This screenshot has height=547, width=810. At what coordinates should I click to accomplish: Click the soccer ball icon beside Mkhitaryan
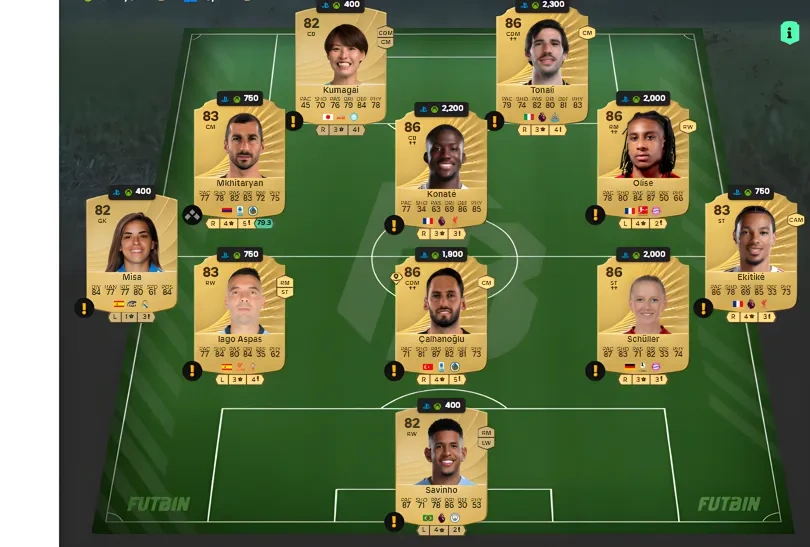coord(192,214)
